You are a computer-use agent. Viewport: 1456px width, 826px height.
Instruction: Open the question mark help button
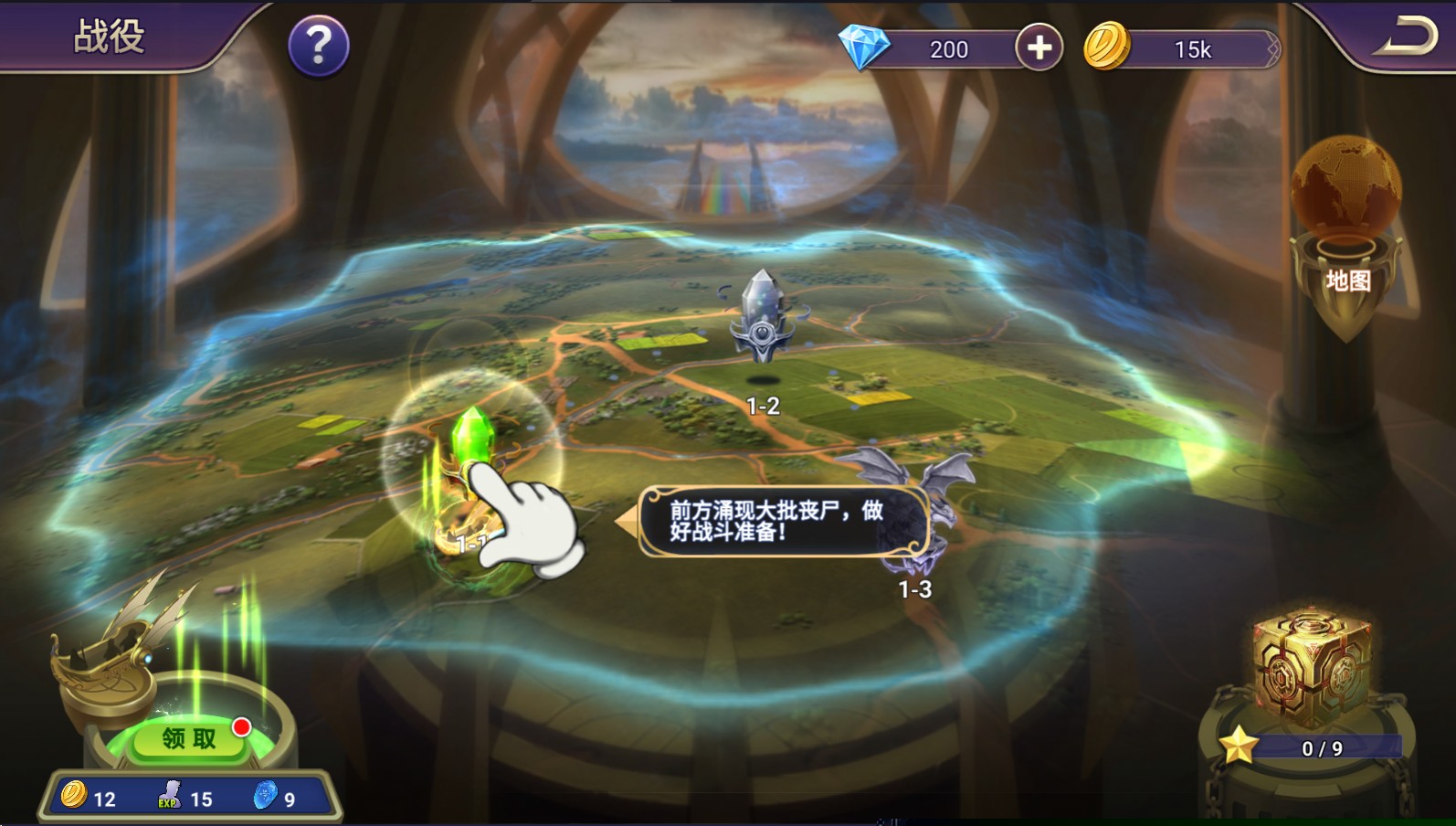[318, 46]
